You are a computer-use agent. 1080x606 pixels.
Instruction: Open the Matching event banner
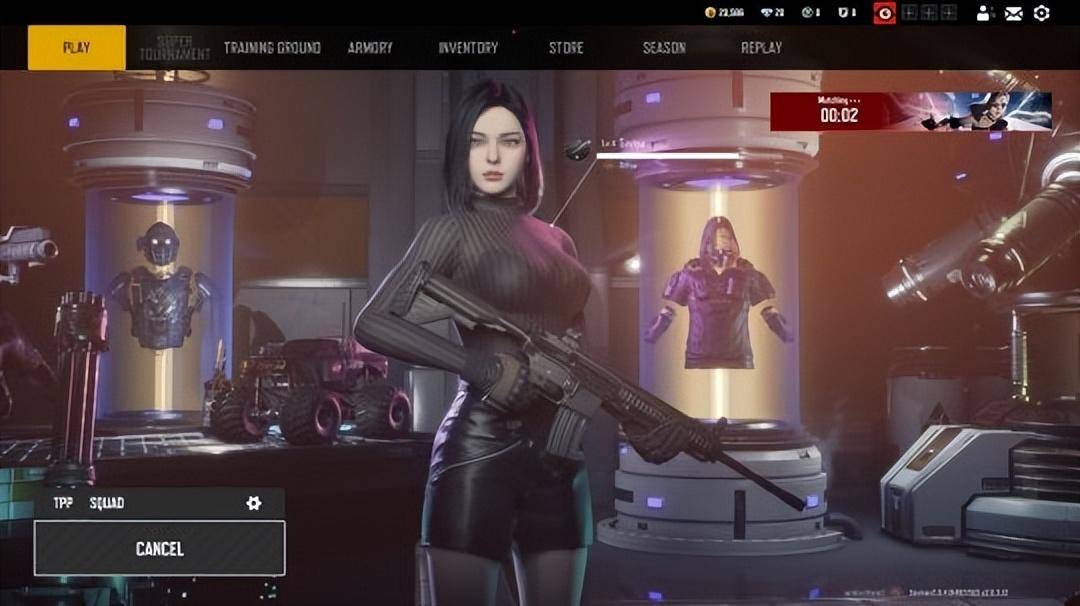(x=910, y=112)
